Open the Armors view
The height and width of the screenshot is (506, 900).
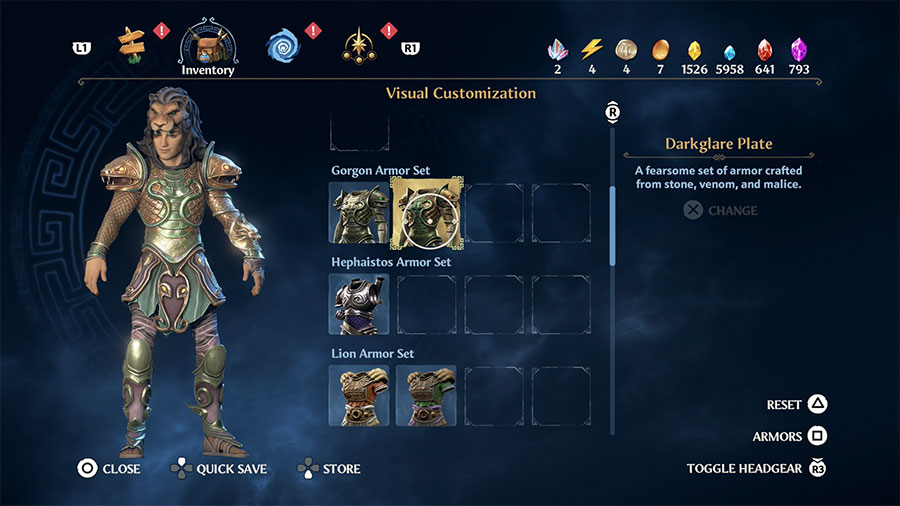coord(790,437)
